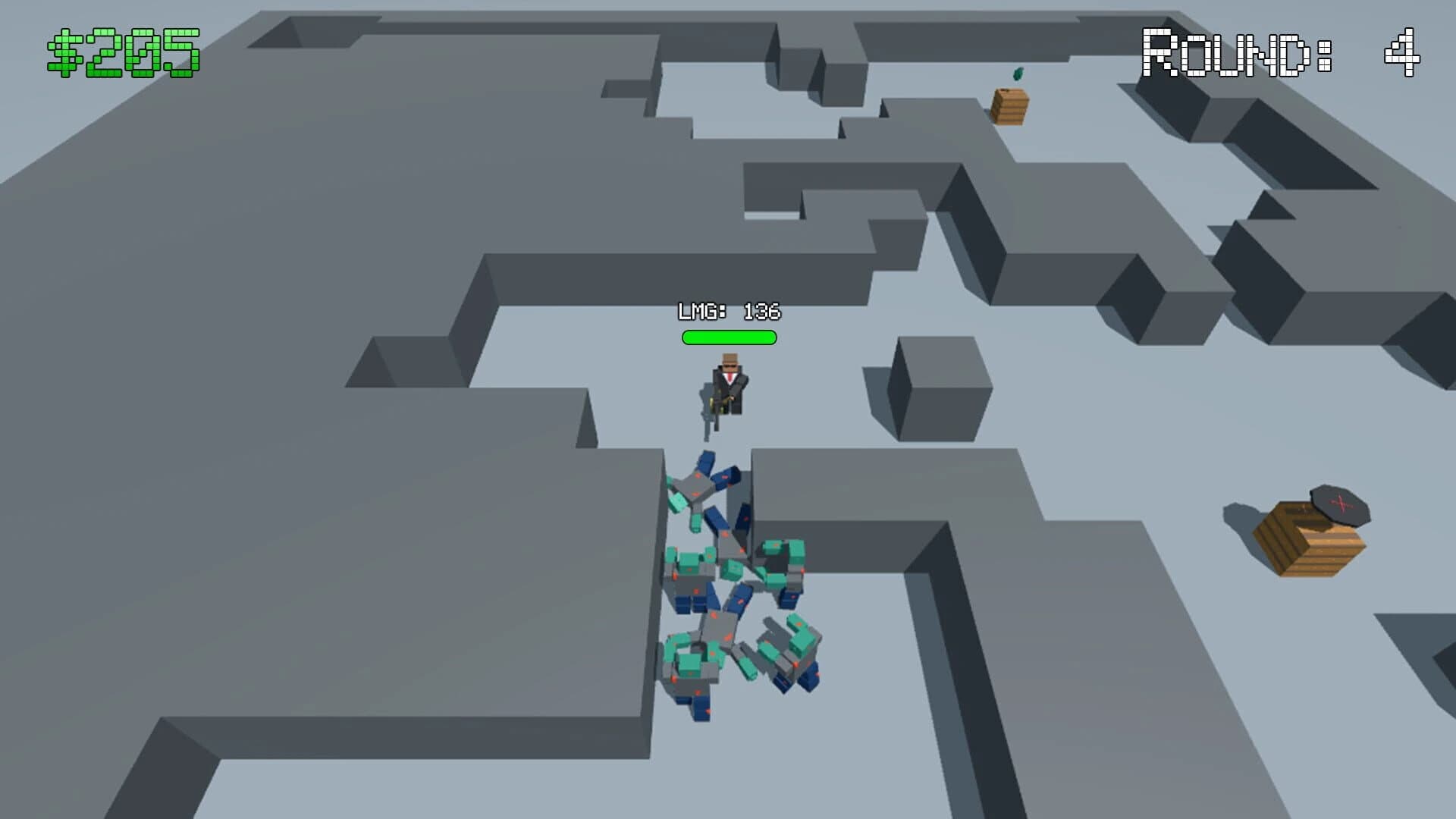This screenshot has width=1456, height=819.
Task: Click the green grenade pickup icon
Action: [1018, 72]
